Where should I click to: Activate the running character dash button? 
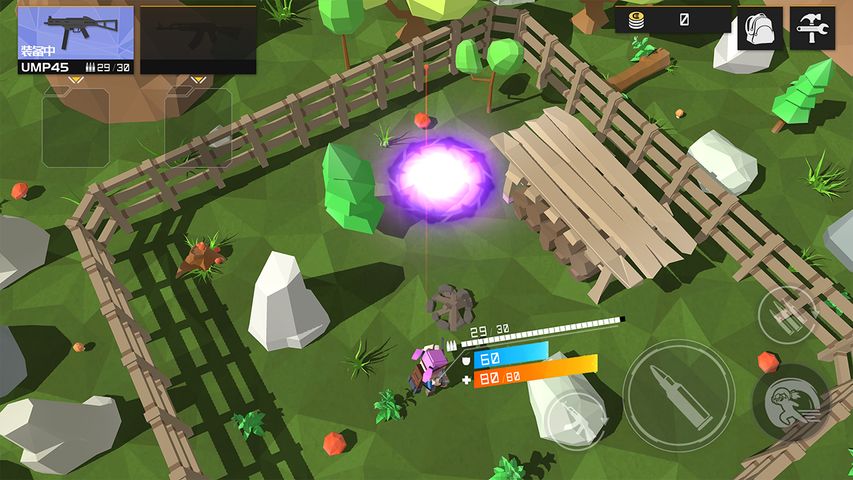pos(790,403)
